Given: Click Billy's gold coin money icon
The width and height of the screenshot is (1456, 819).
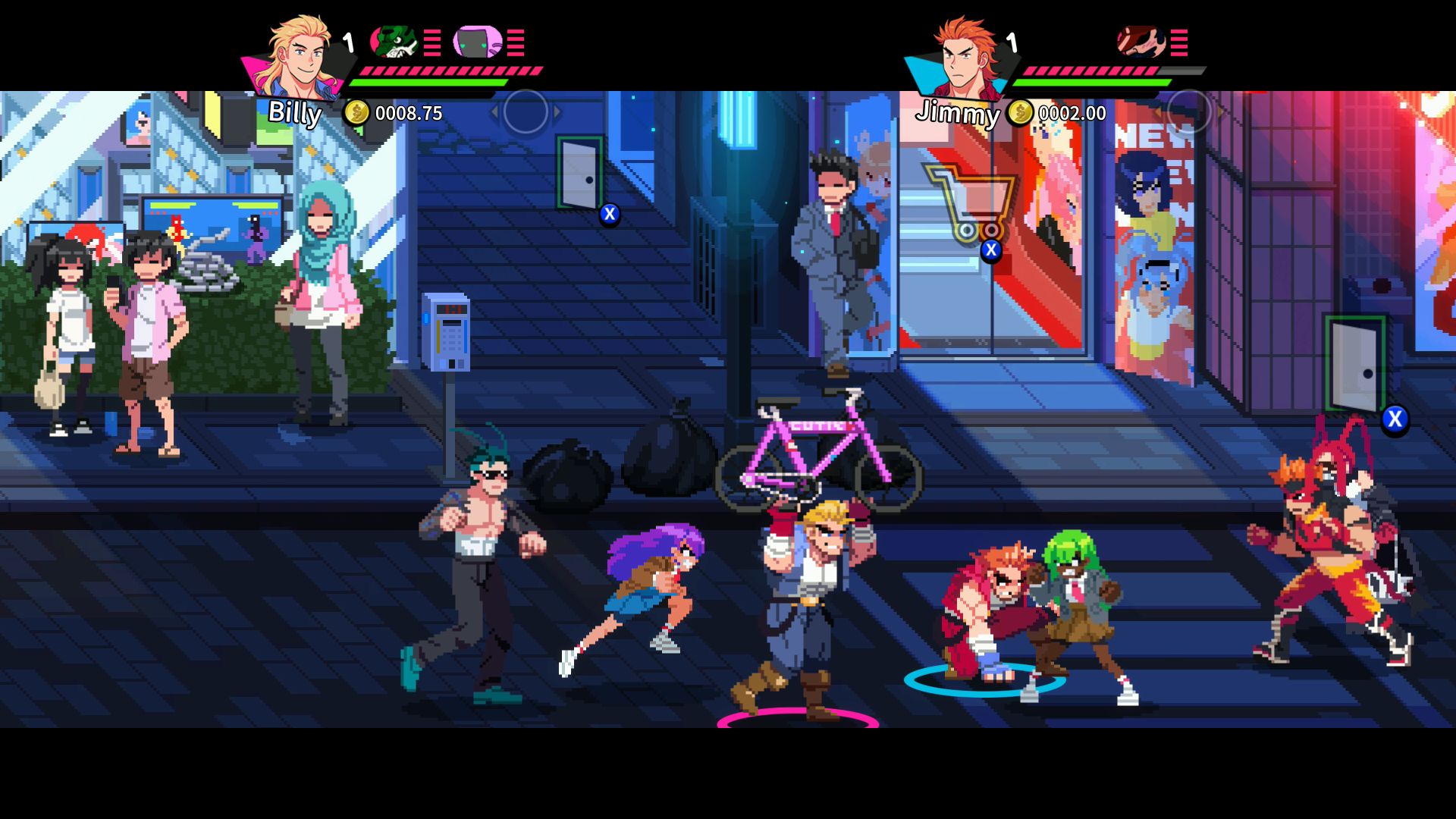Looking at the screenshot, I should click(x=356, y=113).
